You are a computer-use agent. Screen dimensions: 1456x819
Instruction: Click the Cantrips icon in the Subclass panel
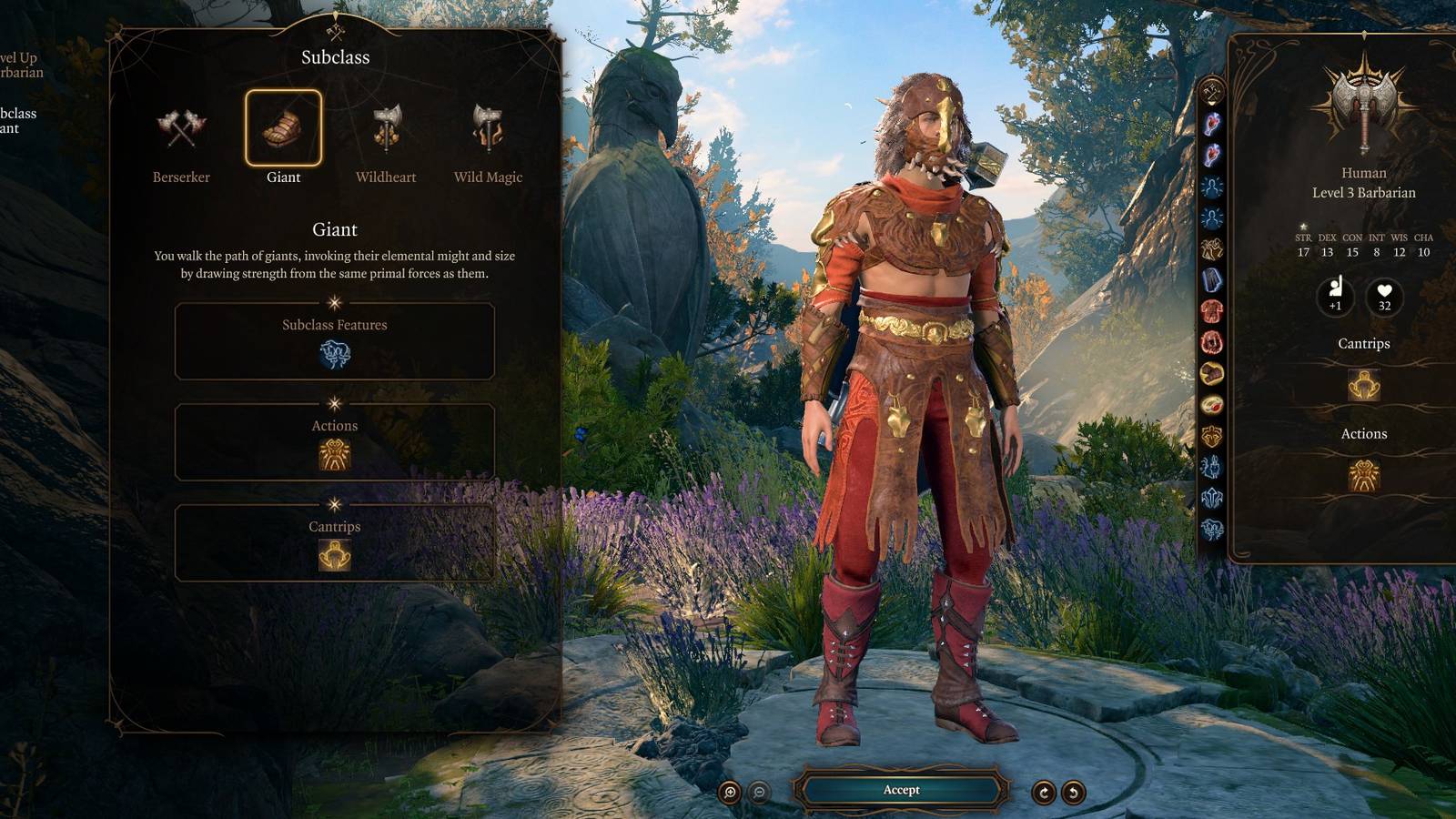coord(335,552)
